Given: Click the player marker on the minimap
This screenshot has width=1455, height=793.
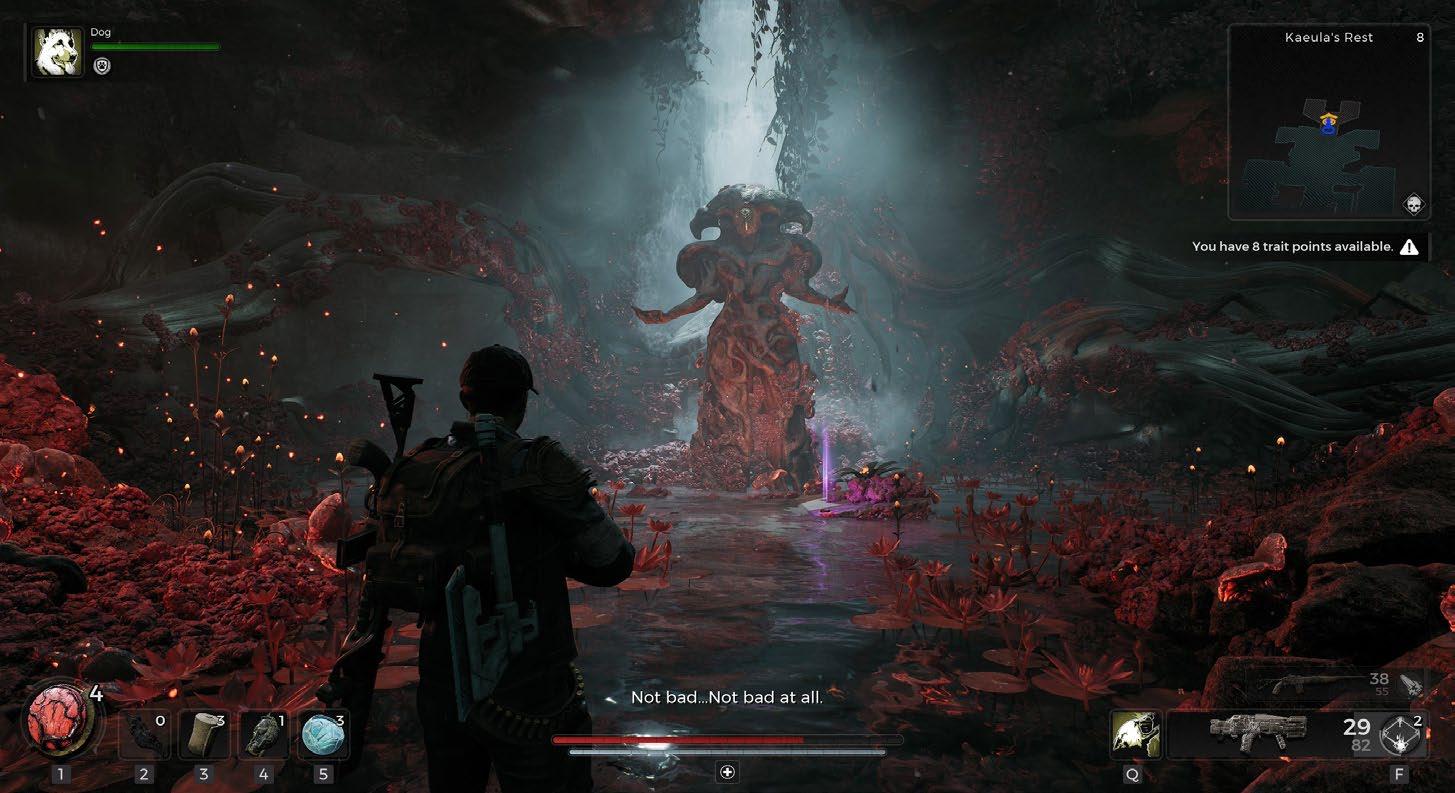Looking at the screenshot, I should pos(1328,123).
